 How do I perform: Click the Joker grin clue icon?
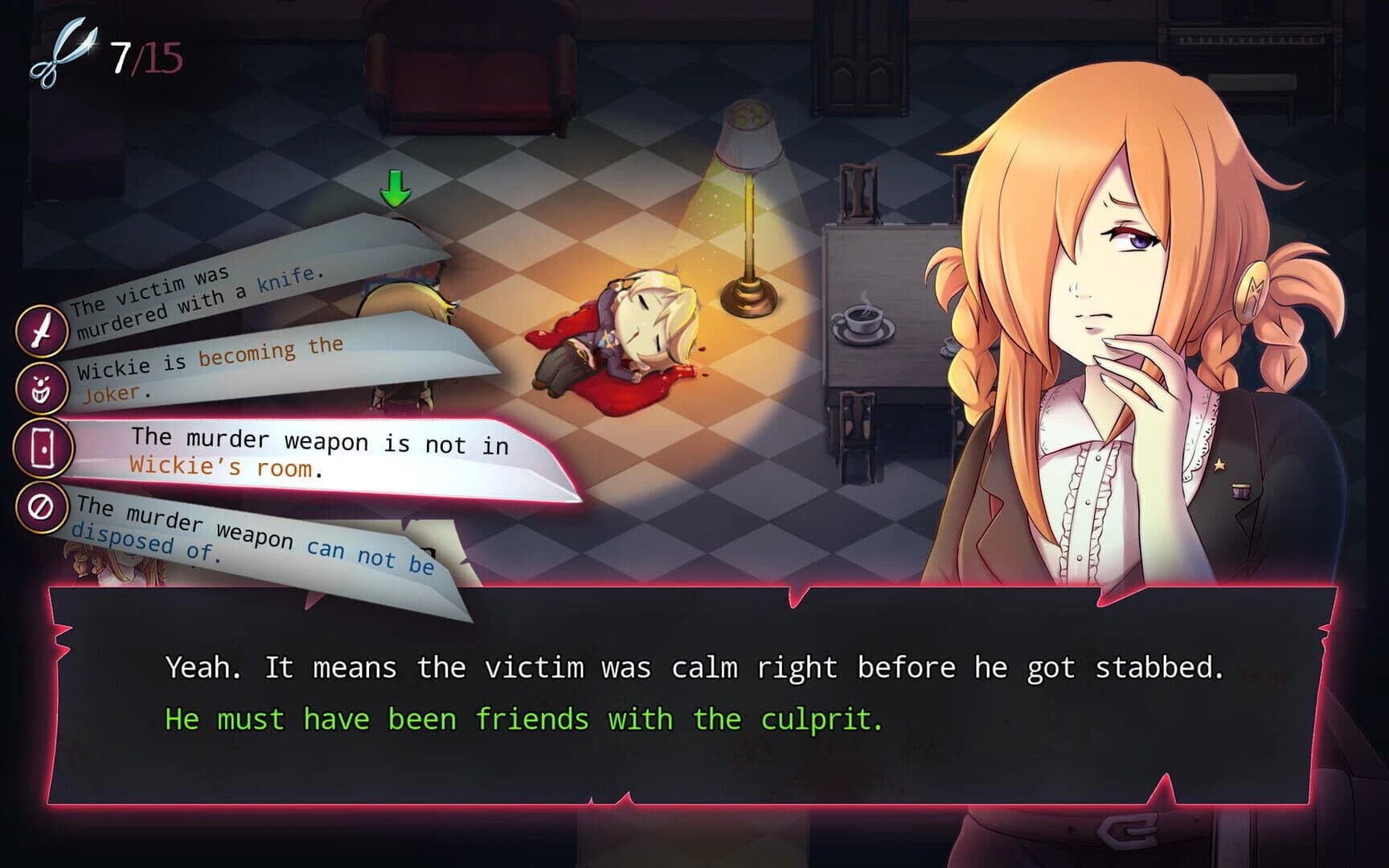click(43, 389)
